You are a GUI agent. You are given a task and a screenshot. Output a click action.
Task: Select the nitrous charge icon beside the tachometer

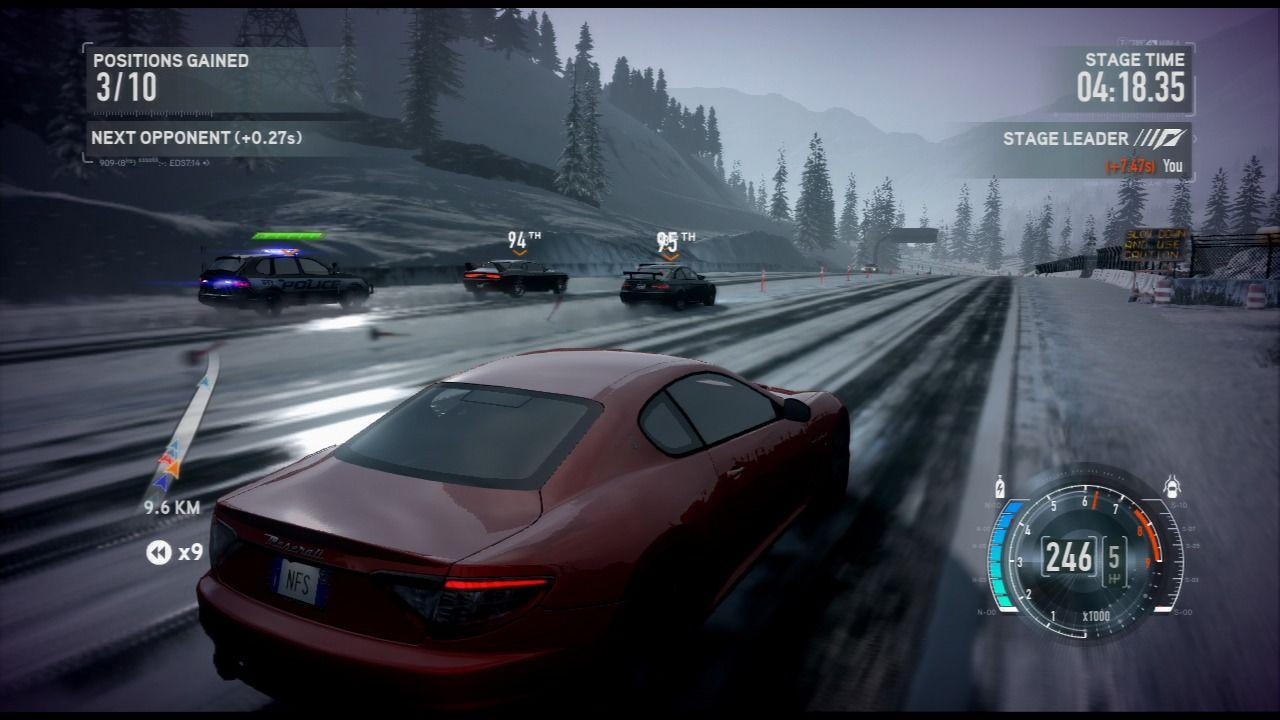coord(1000,486)
